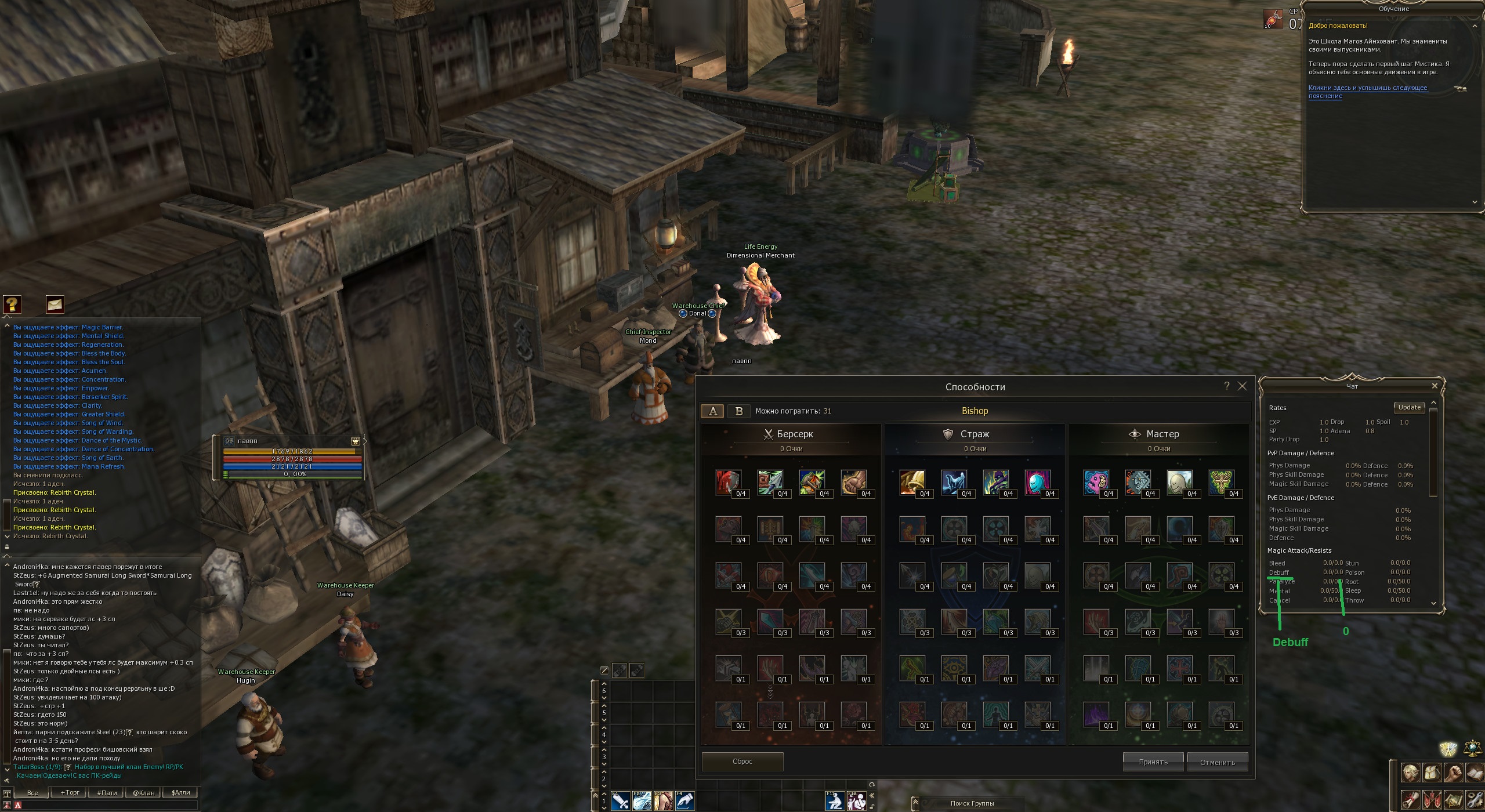
Task: Open the abilities window help question mark
Action: click(x=1227, y=386)
